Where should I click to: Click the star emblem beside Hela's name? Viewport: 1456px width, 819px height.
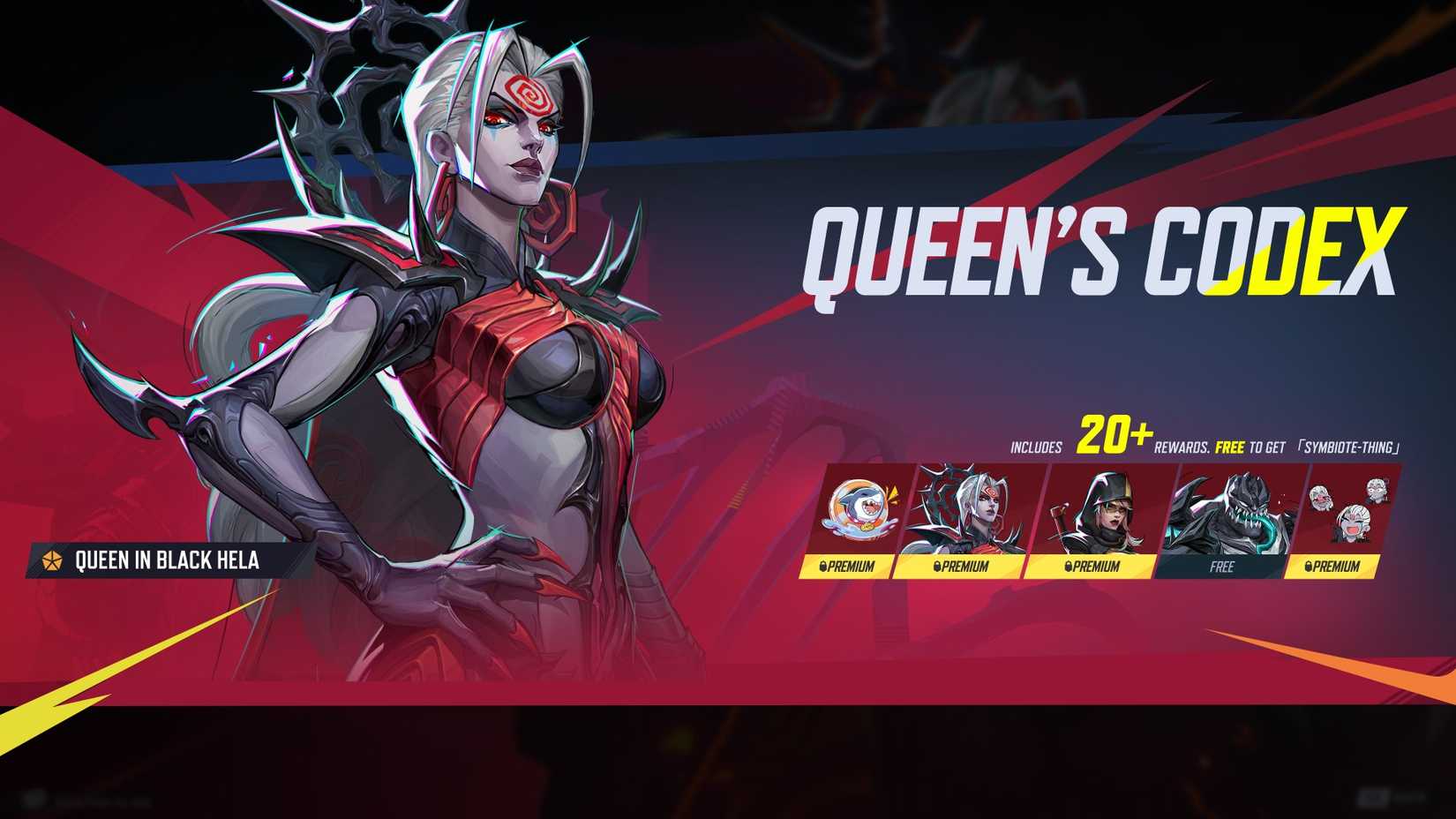[x=52, y=559]
